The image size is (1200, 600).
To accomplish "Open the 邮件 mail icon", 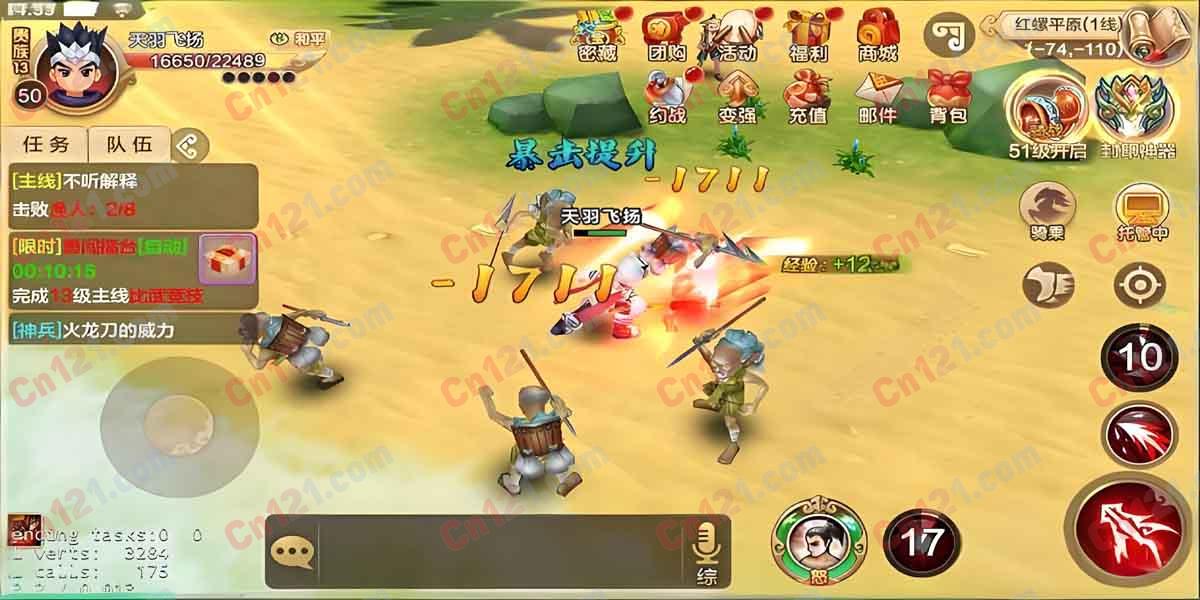I will pyautogui.click(x=877, y=96).
